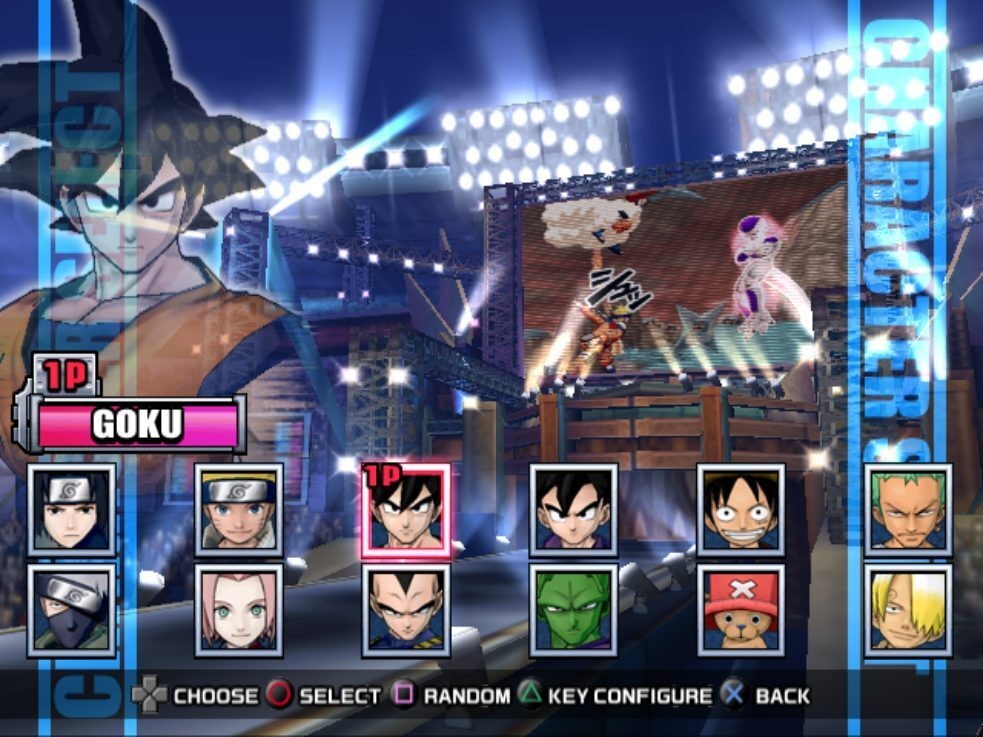983x737 pixels.
Task: Pick masked Kakashi from the roster
Action: [x=72, y=610]
